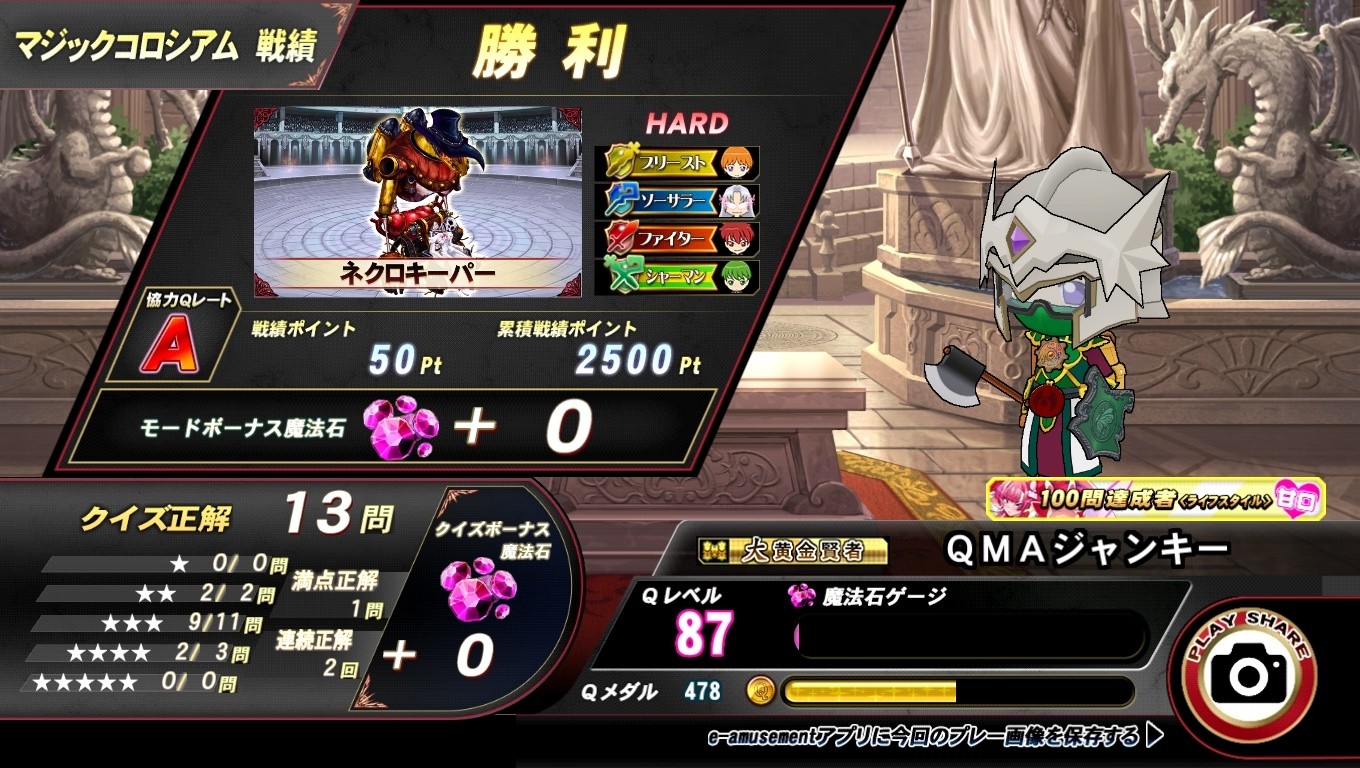Save play image to the e-amusement app
Image resolution: width=1360 pixels, height=768 pixels.
coord(935,738)
